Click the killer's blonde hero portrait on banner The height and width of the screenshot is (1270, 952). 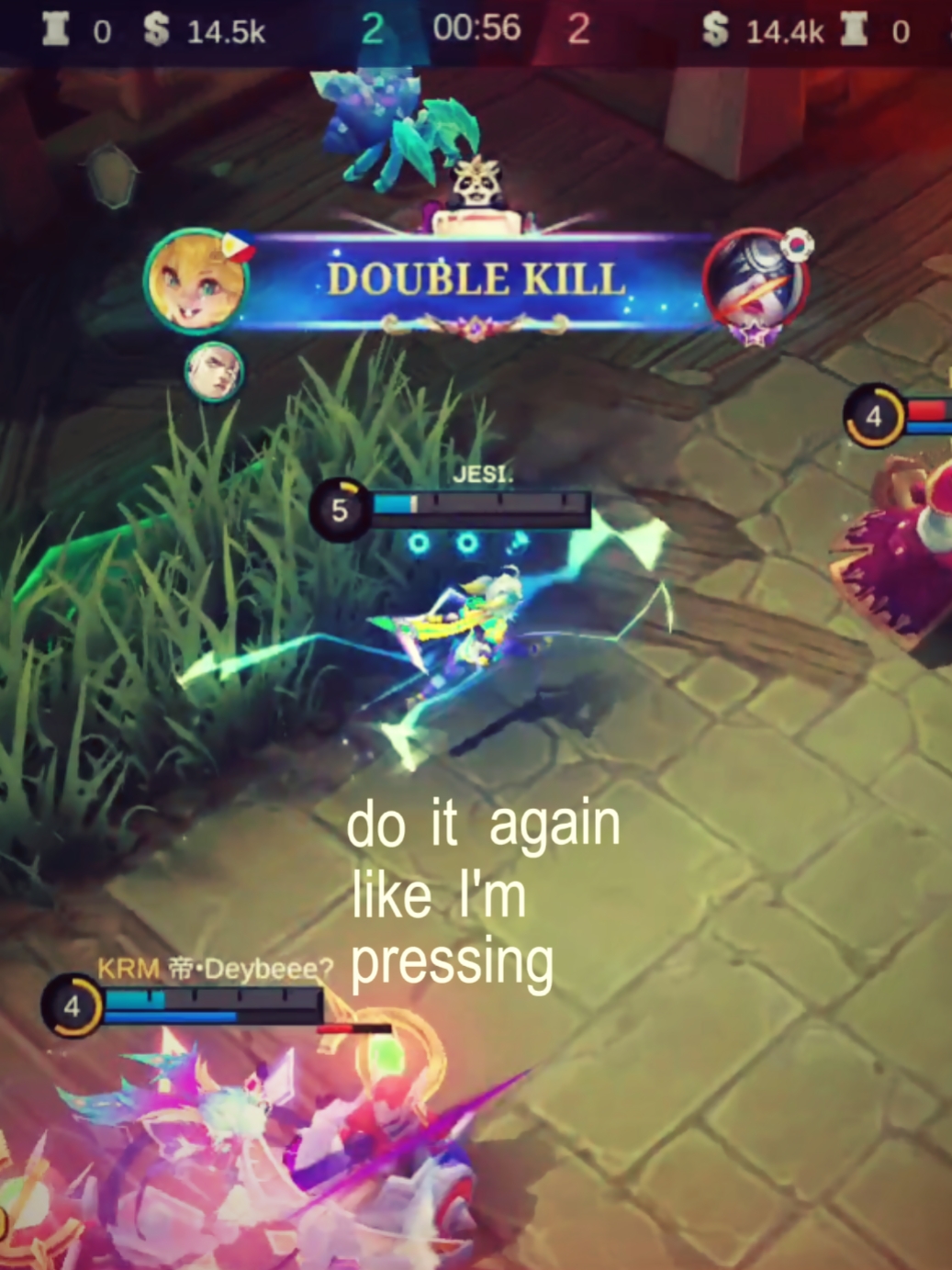tap(196, 281)
